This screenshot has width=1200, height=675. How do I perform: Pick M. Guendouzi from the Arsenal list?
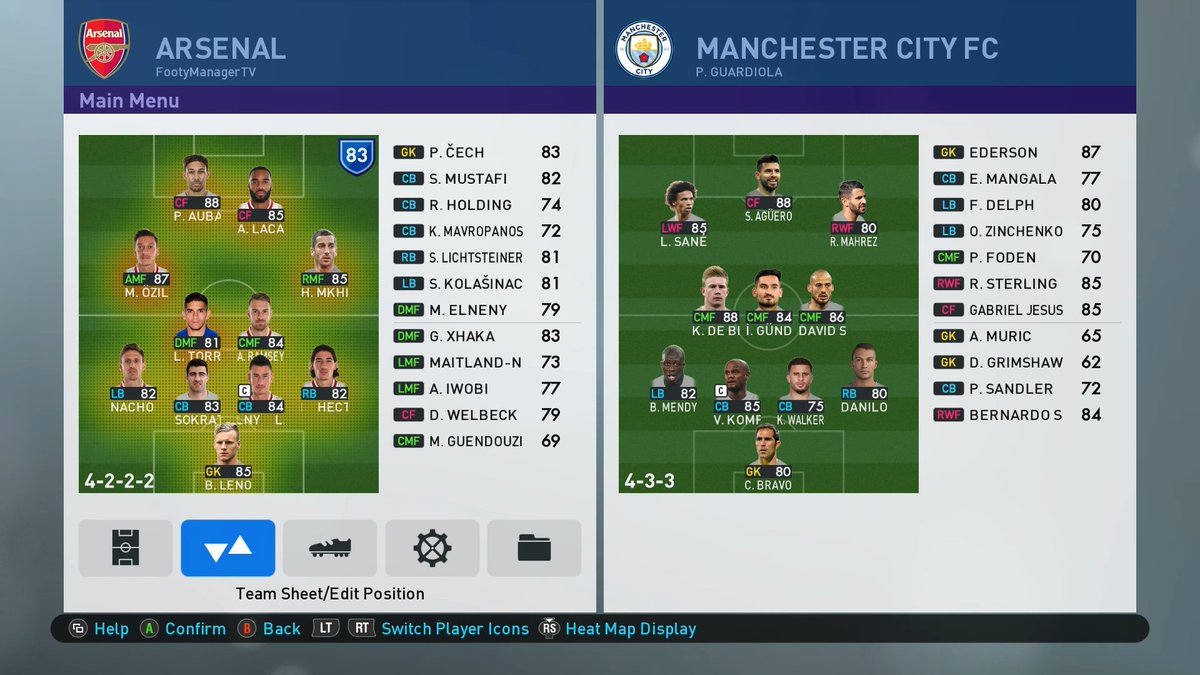(x=478, y=441)
